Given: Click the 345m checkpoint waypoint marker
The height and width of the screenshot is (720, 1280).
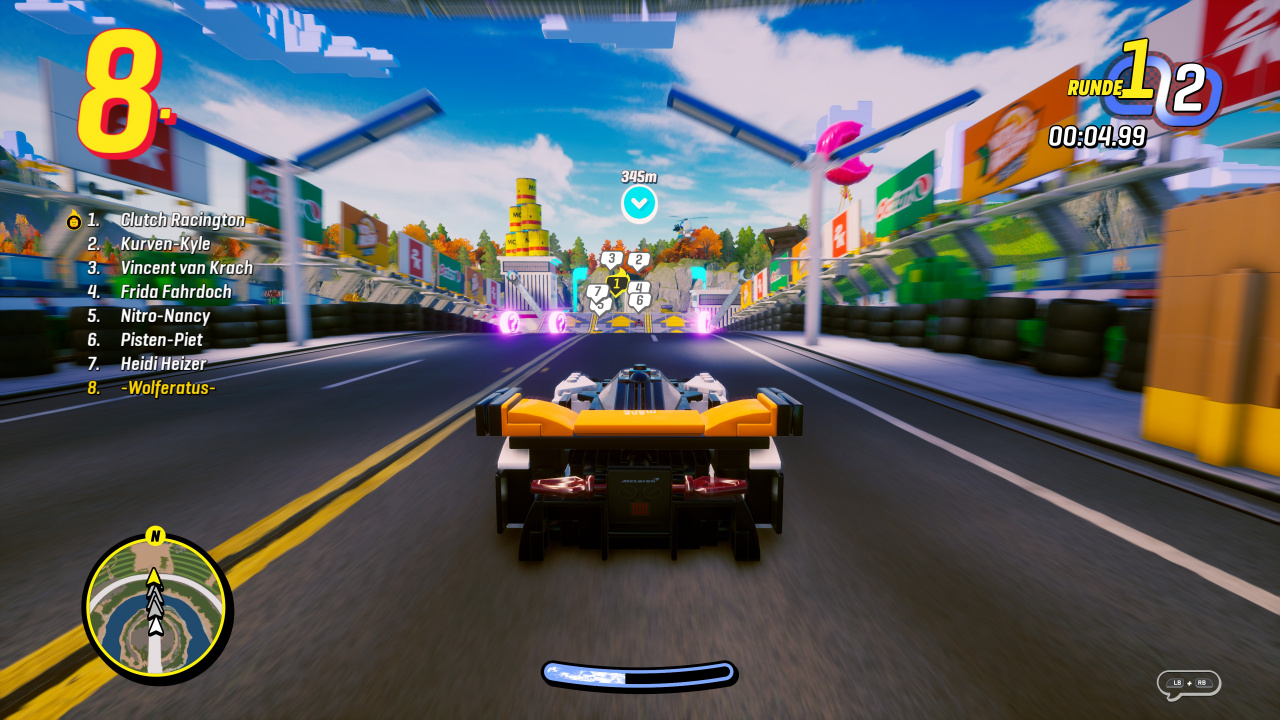Looking at the screenshot, I should (x=639, y=203).
